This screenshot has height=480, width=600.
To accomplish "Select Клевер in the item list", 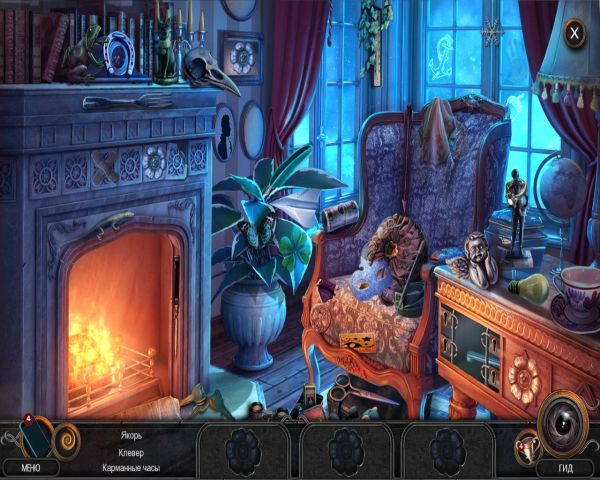I will tap(130, 452).
